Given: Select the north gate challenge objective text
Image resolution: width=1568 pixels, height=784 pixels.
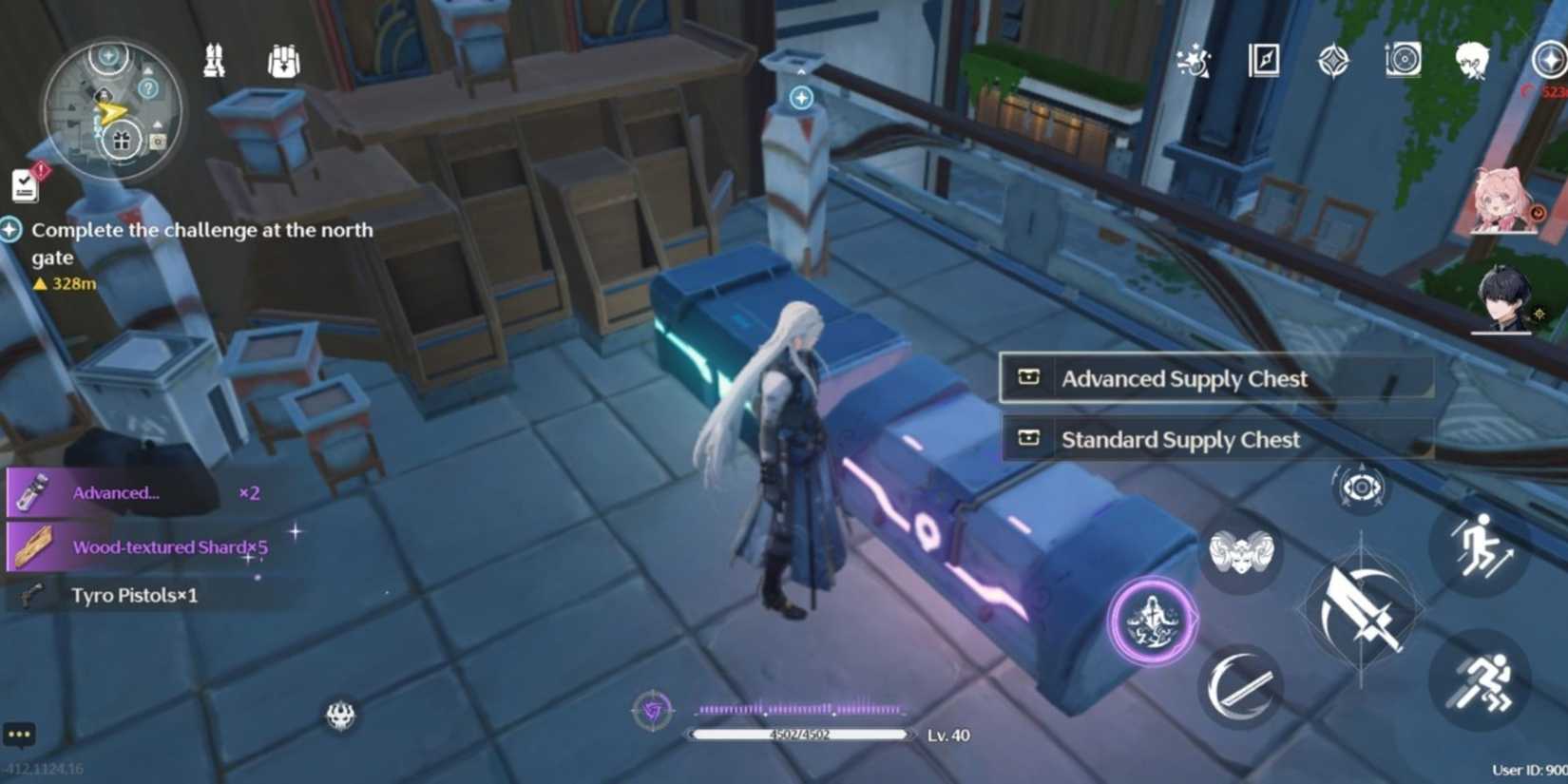Looking at the screenshot, I should point(202,242).
